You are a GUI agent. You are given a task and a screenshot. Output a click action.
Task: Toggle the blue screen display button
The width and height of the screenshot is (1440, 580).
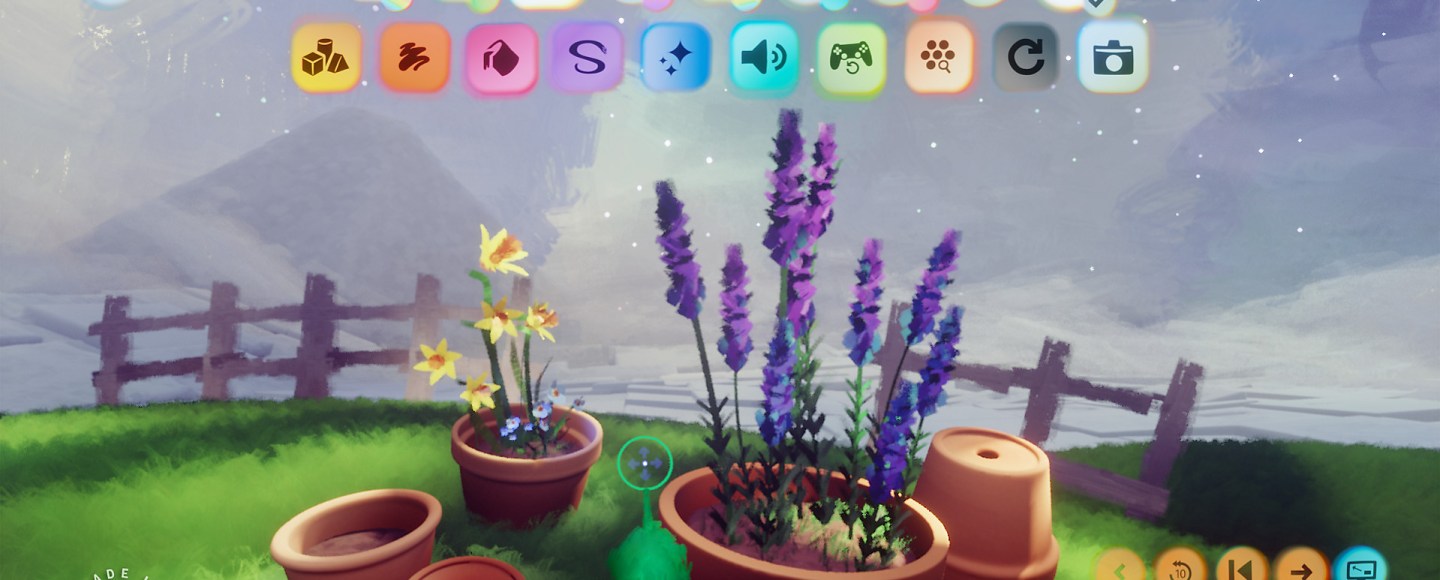point(1361,570)
